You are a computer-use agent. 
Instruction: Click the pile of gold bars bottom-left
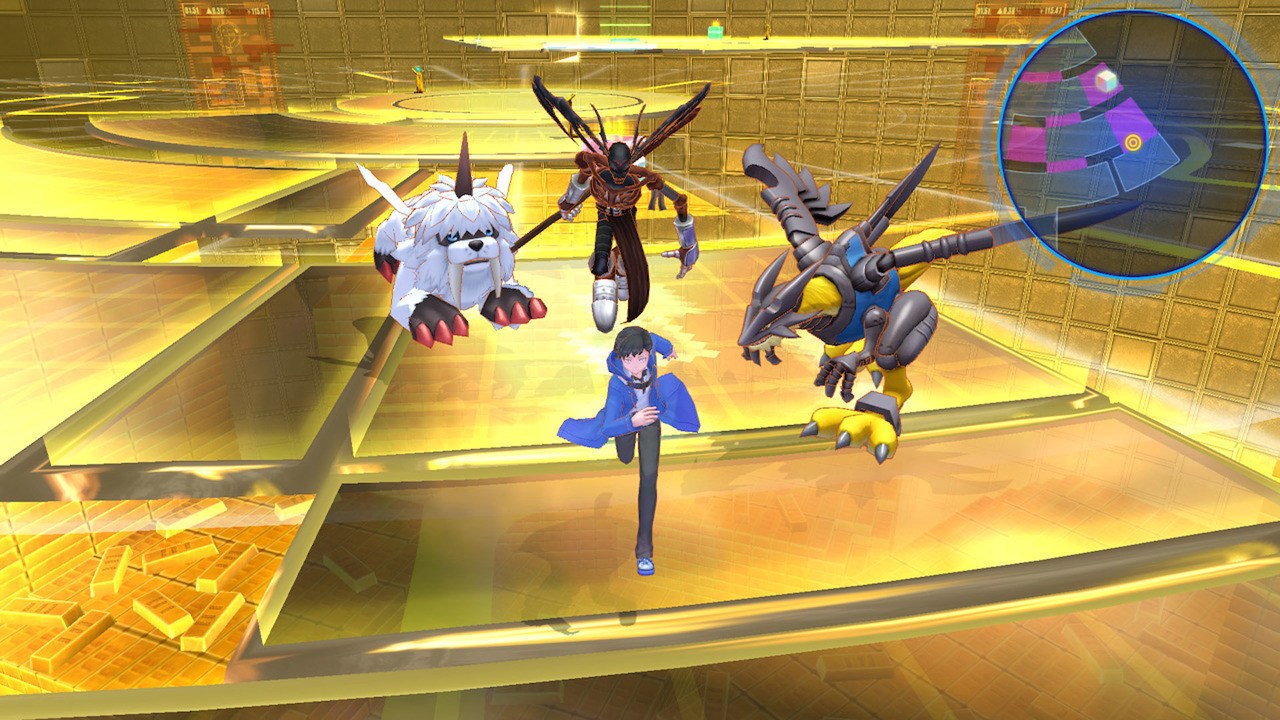coord(110,570)
